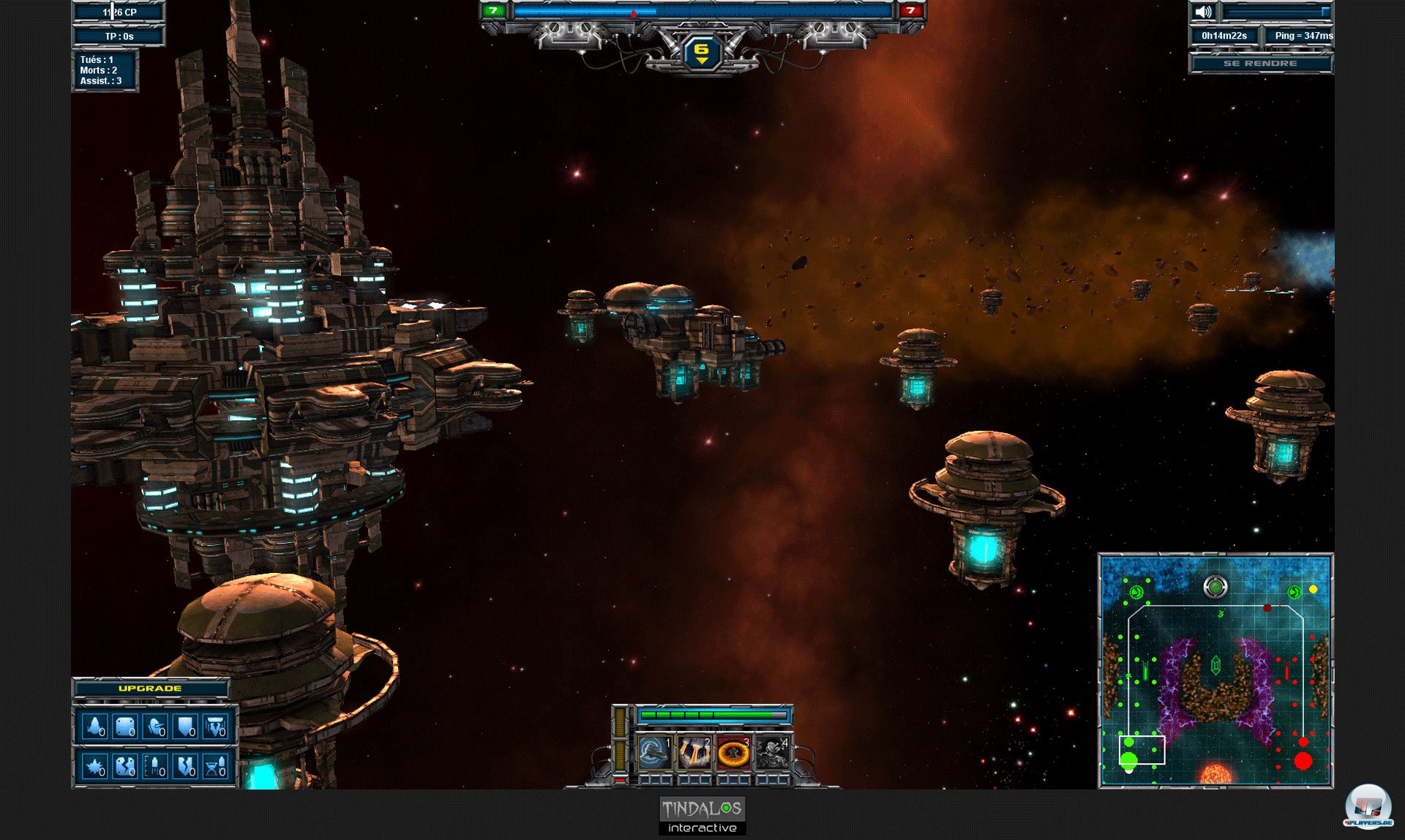Choose the intact armor plate upgrade
This screenshot has height=840, width=1405.
[x=124, y=727]
